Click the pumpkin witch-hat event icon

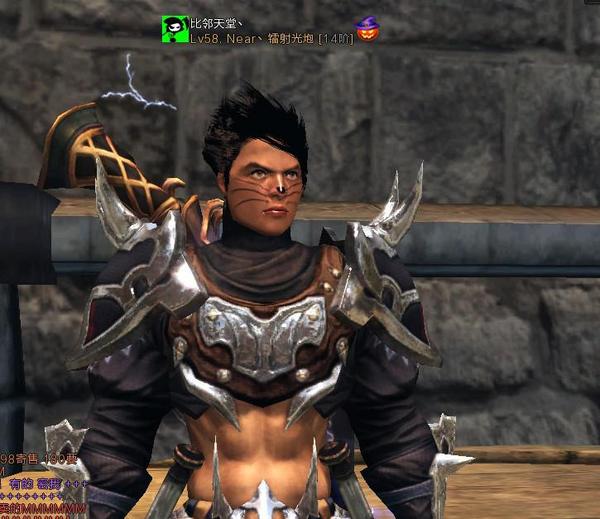click(367, 30)
